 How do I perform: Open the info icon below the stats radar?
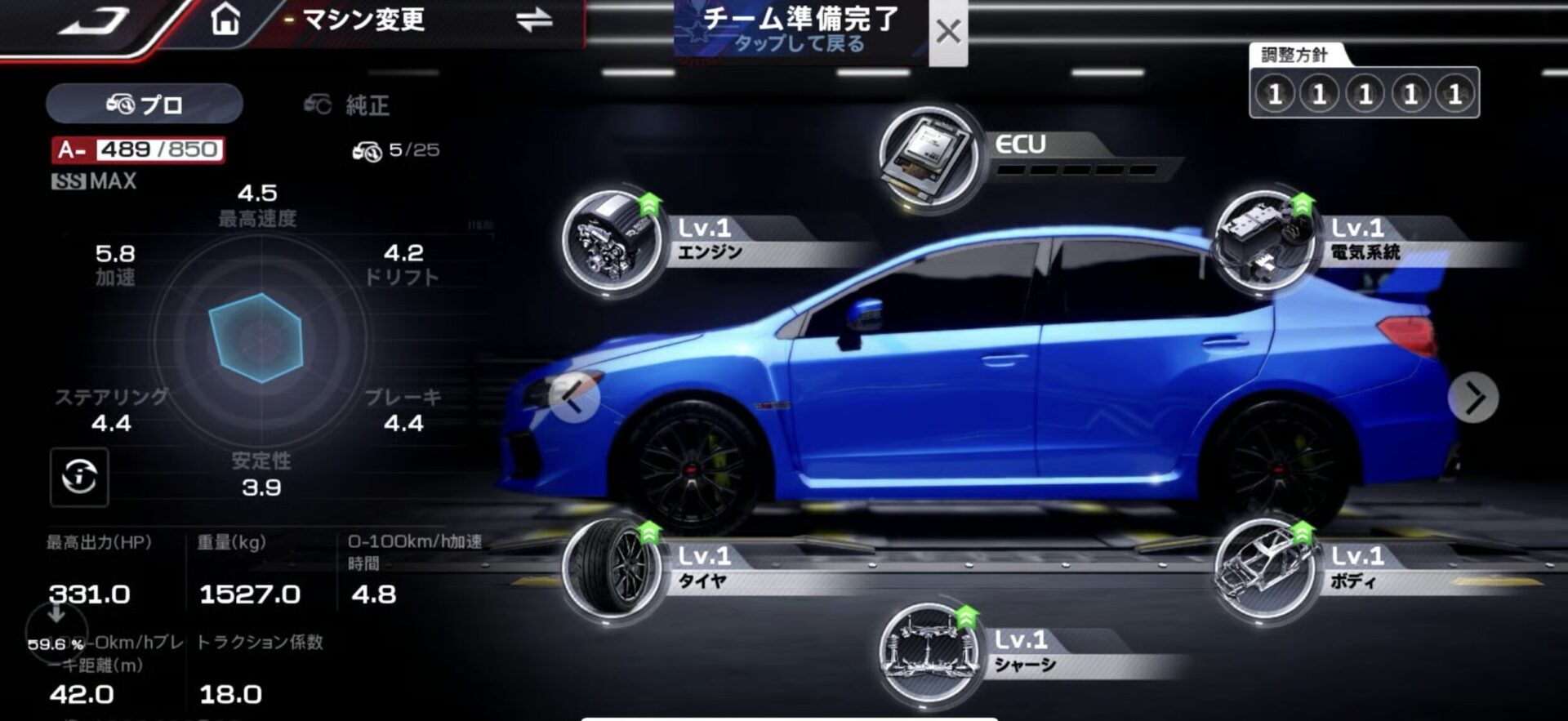pos(78,478)
